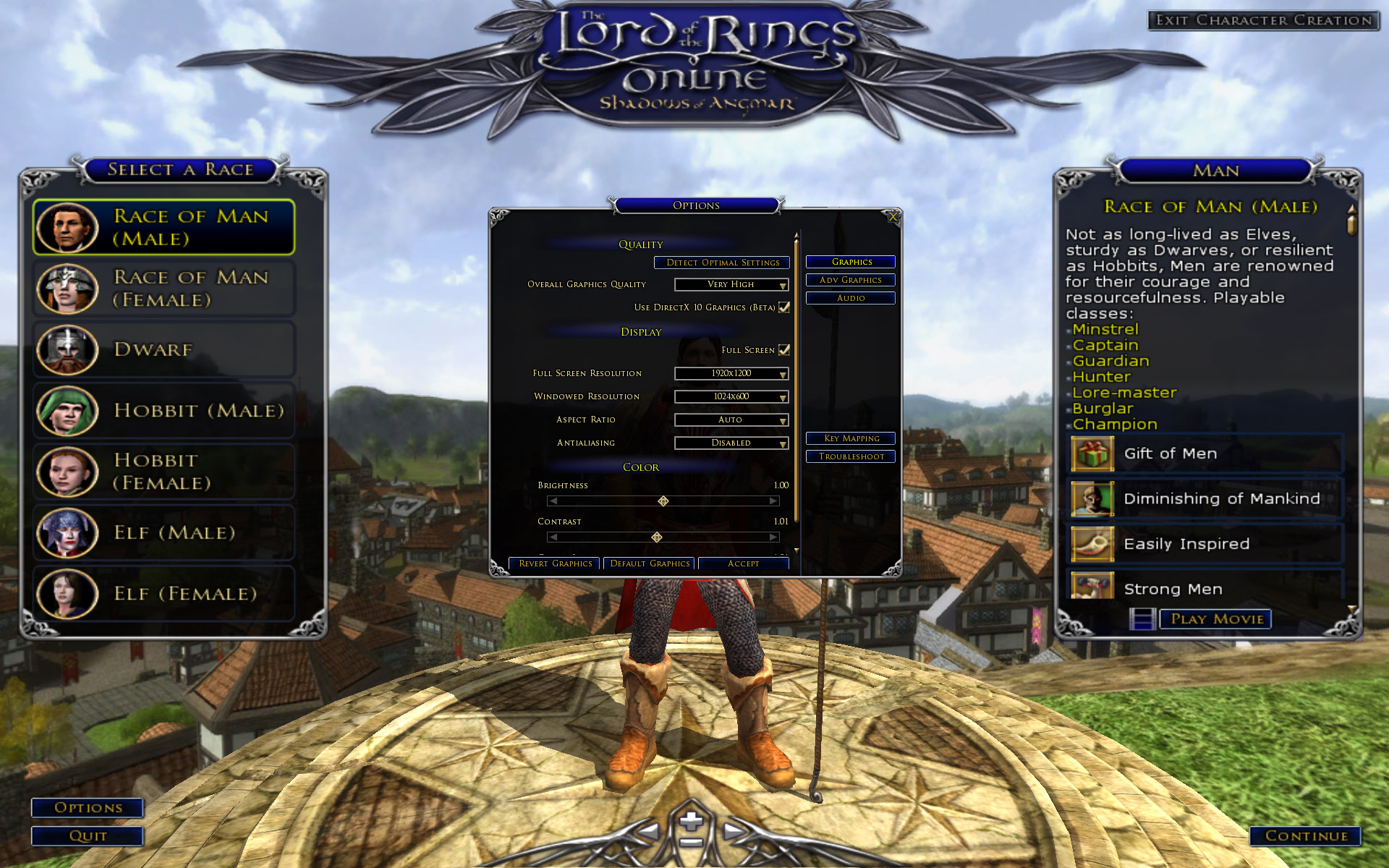Continue to the next creation step

pos(1305,836)
